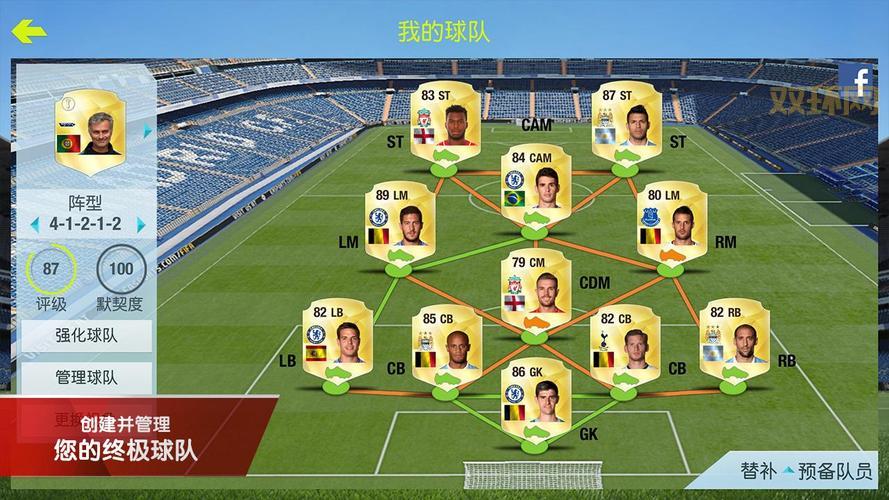Go back with the yellow arrow
Image resolution: width=889 pixels, height=500 pixels.
pyautogui.click(x=29, y=31)
